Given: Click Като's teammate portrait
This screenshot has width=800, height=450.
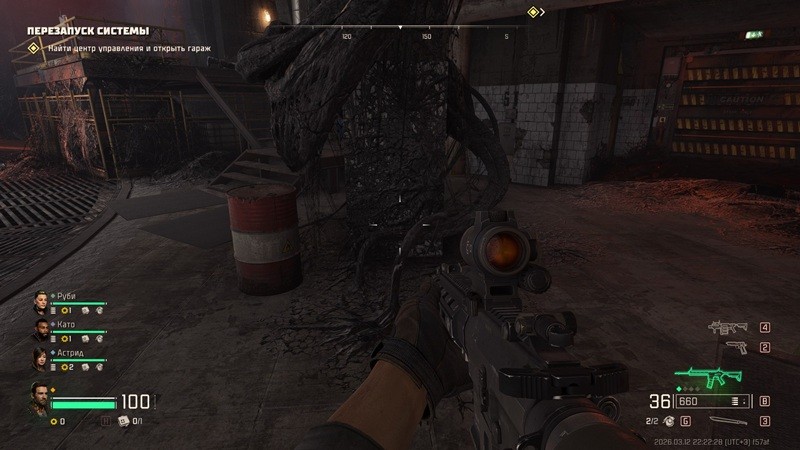Looking at the screenshot, I should click(40, 330).
